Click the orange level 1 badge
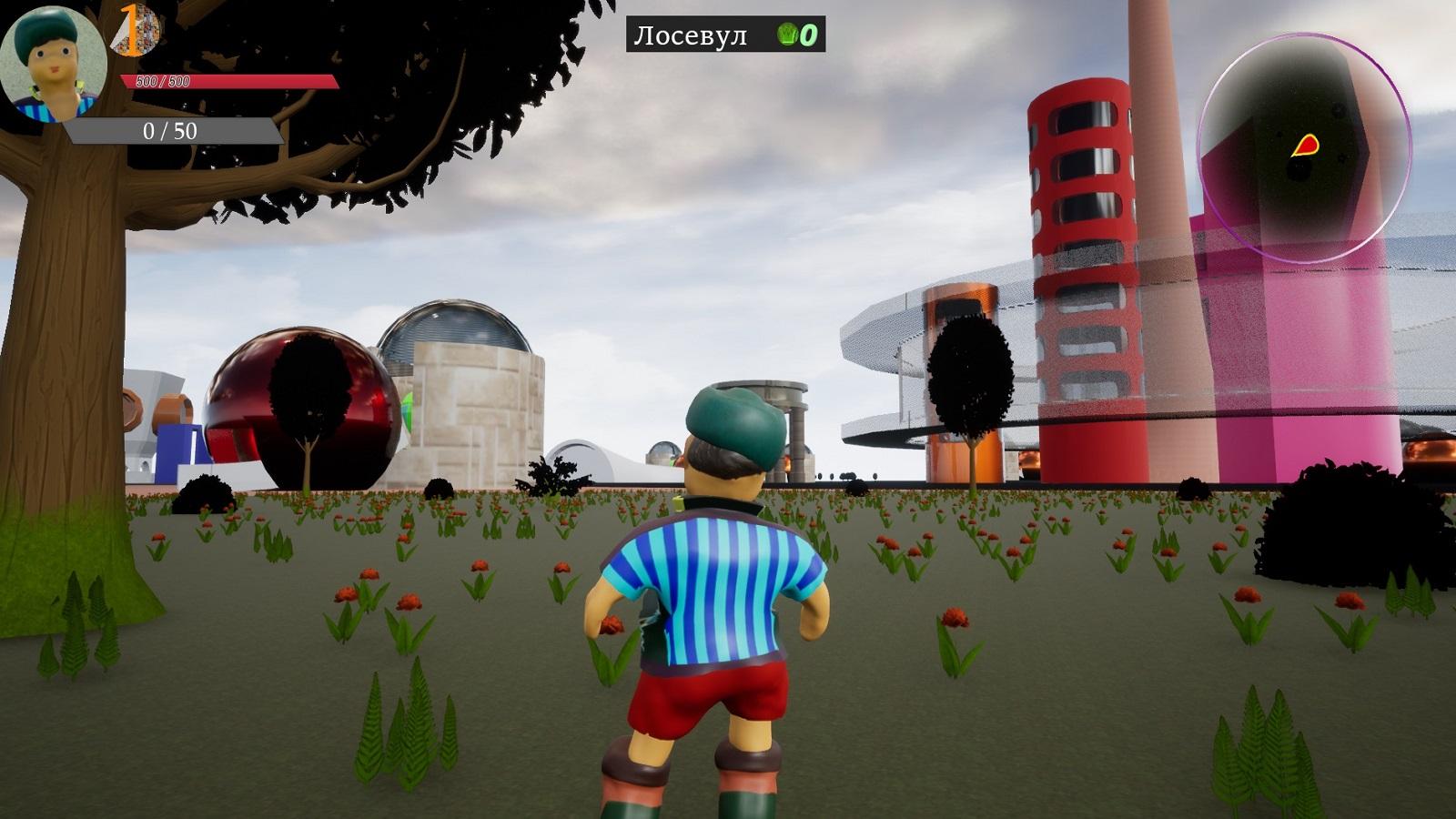The height and width of the screenshot is (819, 1456). [x=133, y=29]
